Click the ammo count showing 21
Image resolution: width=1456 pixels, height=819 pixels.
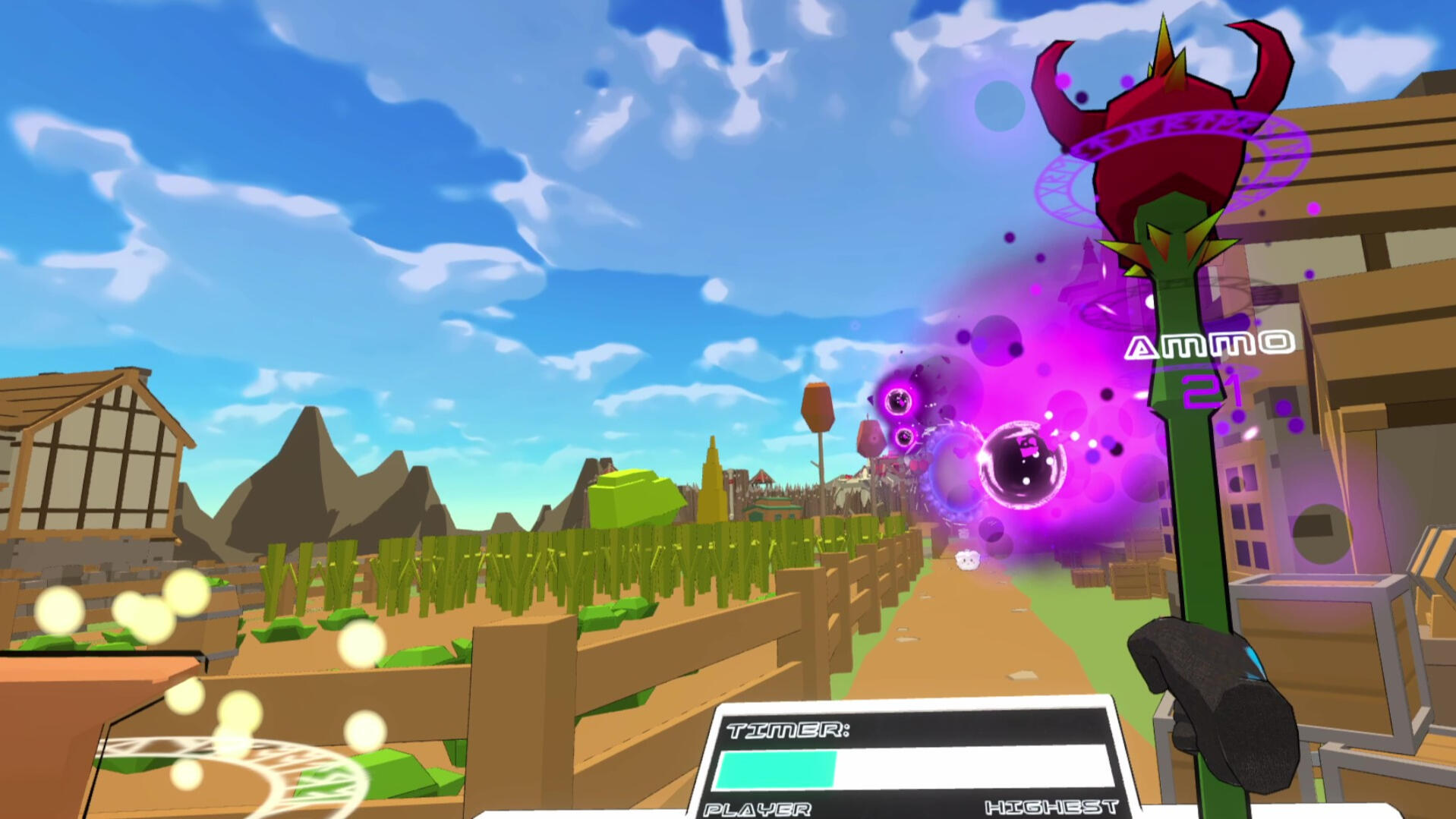tap(1210, 389)
